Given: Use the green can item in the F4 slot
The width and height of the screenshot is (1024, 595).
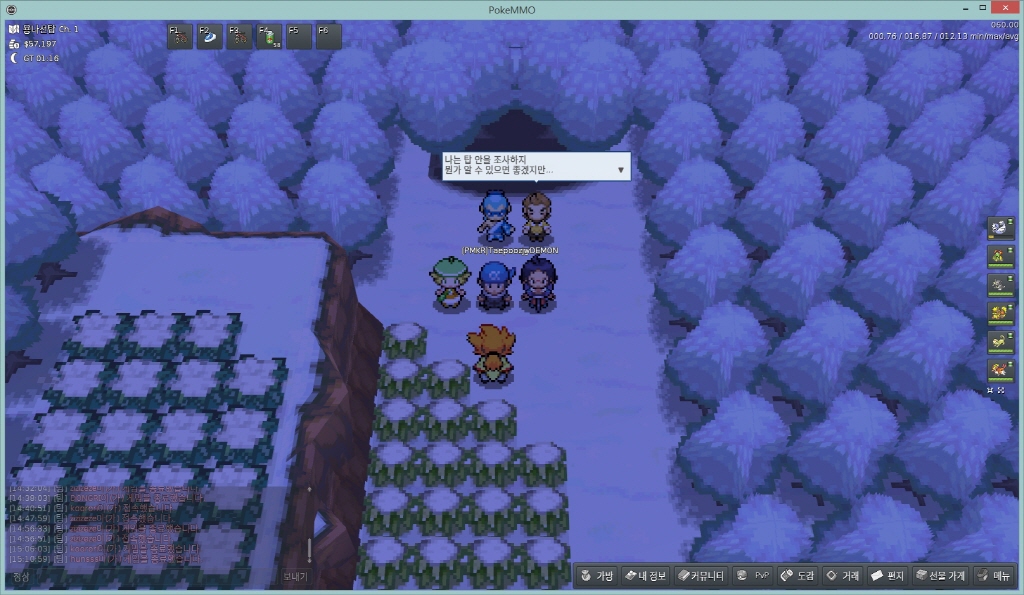Looking at the screenshot, I should pos(271,37).
